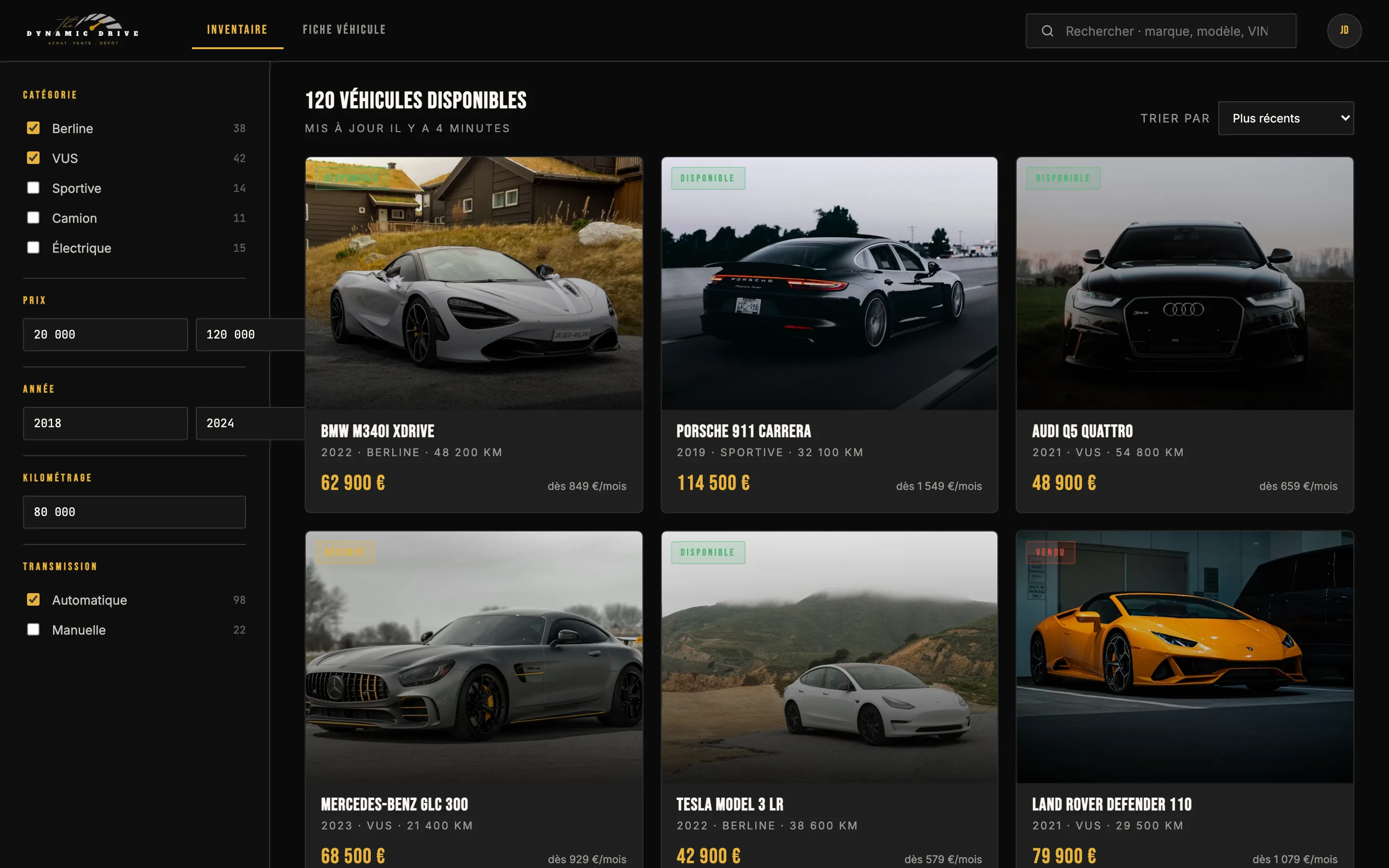Toggle the VUS category checkbox

click(x=33, y=158)
